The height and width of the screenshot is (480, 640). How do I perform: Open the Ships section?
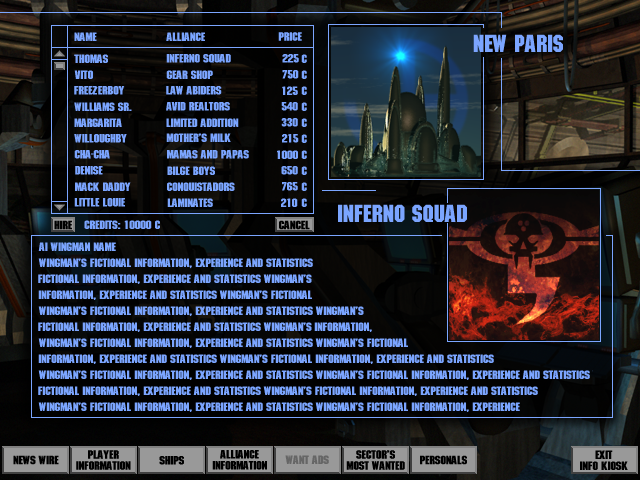point(171,461)
